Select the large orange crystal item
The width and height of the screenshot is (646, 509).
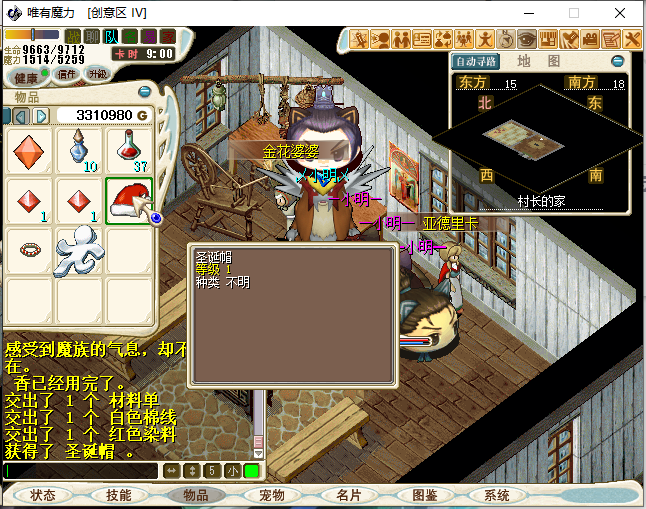(29, 150)
